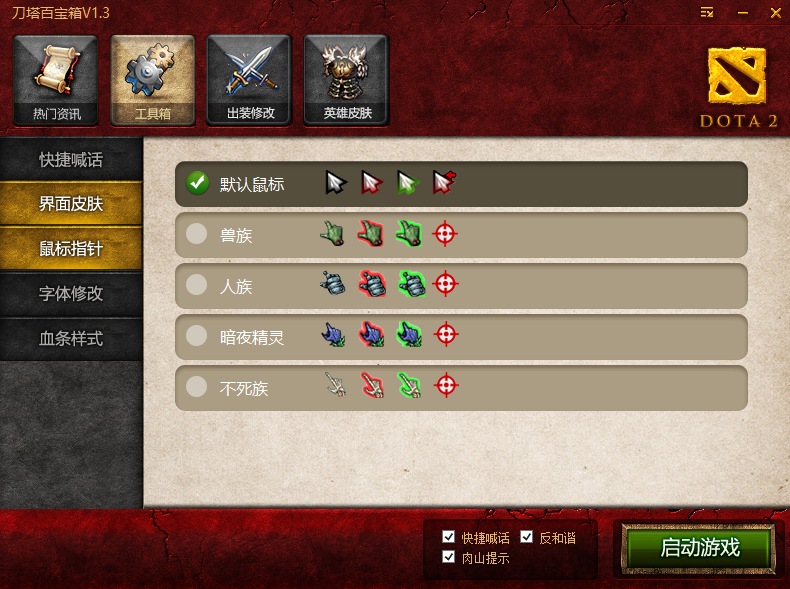Viewport: 790px width, 589px height.
Task: Choose the 不死族 undead cursor set
Action: 197,387
